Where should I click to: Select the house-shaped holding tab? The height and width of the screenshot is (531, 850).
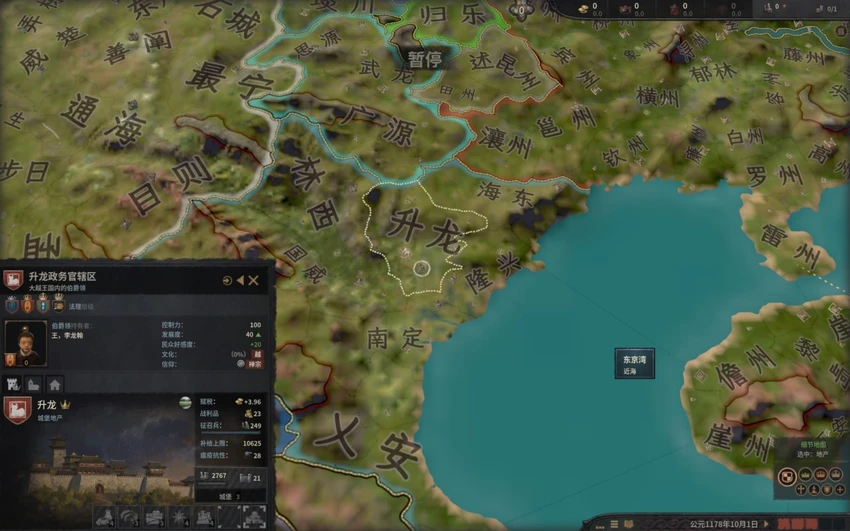tap(54, 384)
